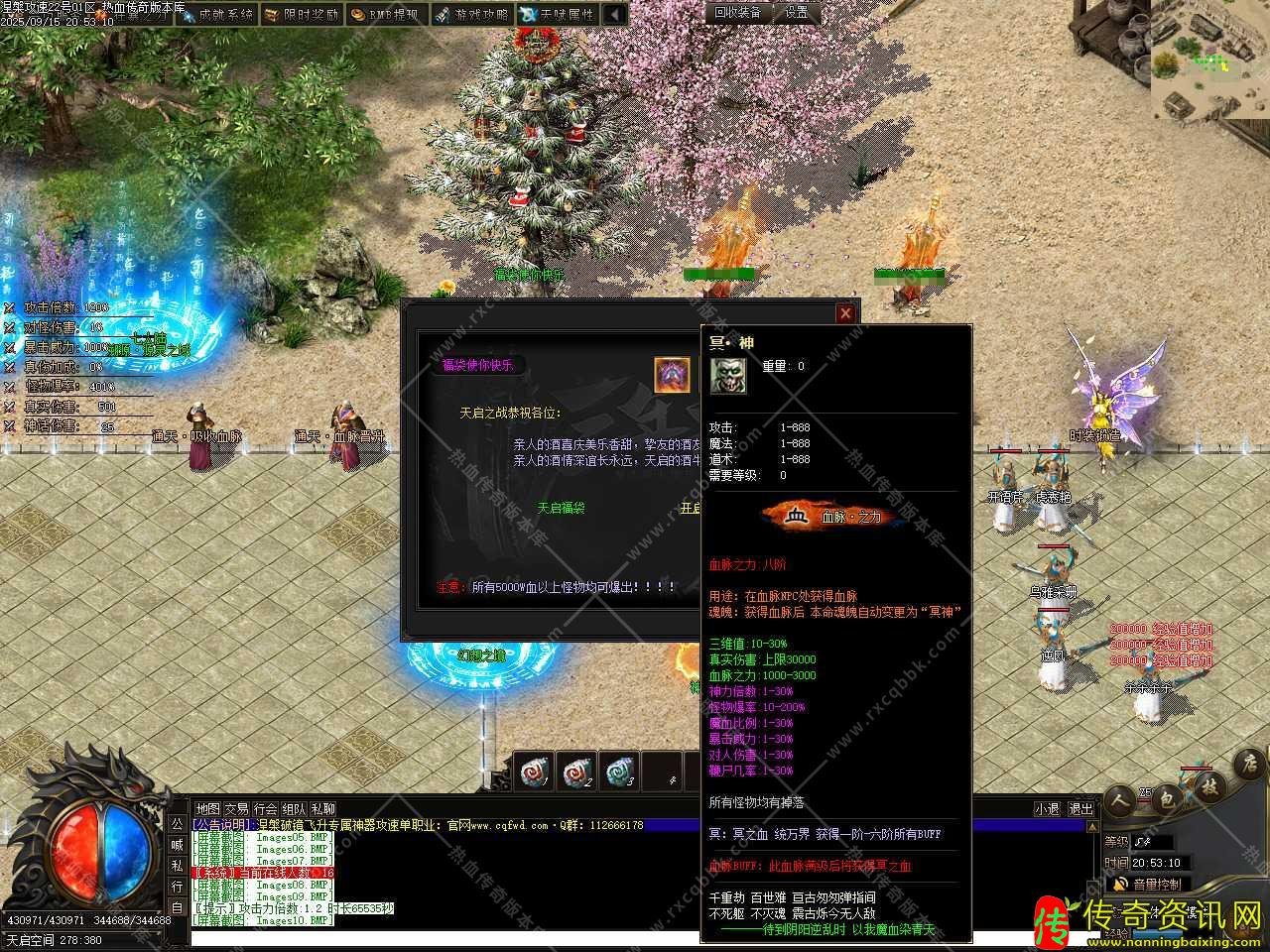Click the minimap in the corner
This screenshot has height=952, width=1270.
tap(1210, 59)
